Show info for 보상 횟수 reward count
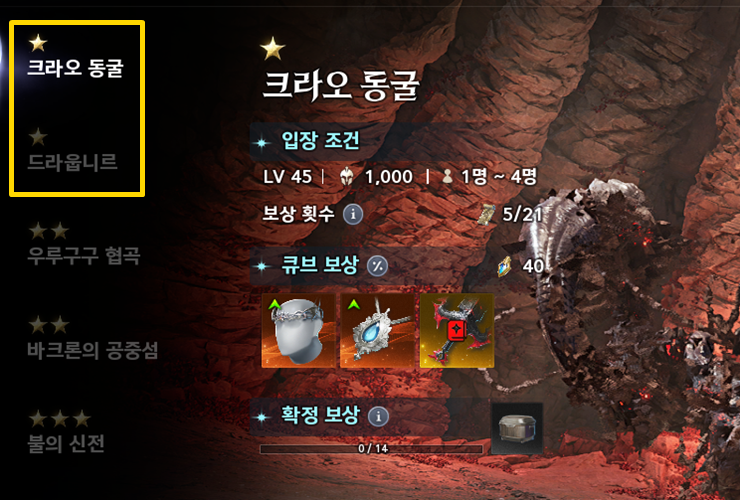Viewport: 740px width, 500px height. pyautogui.click(x=352, y=213)
